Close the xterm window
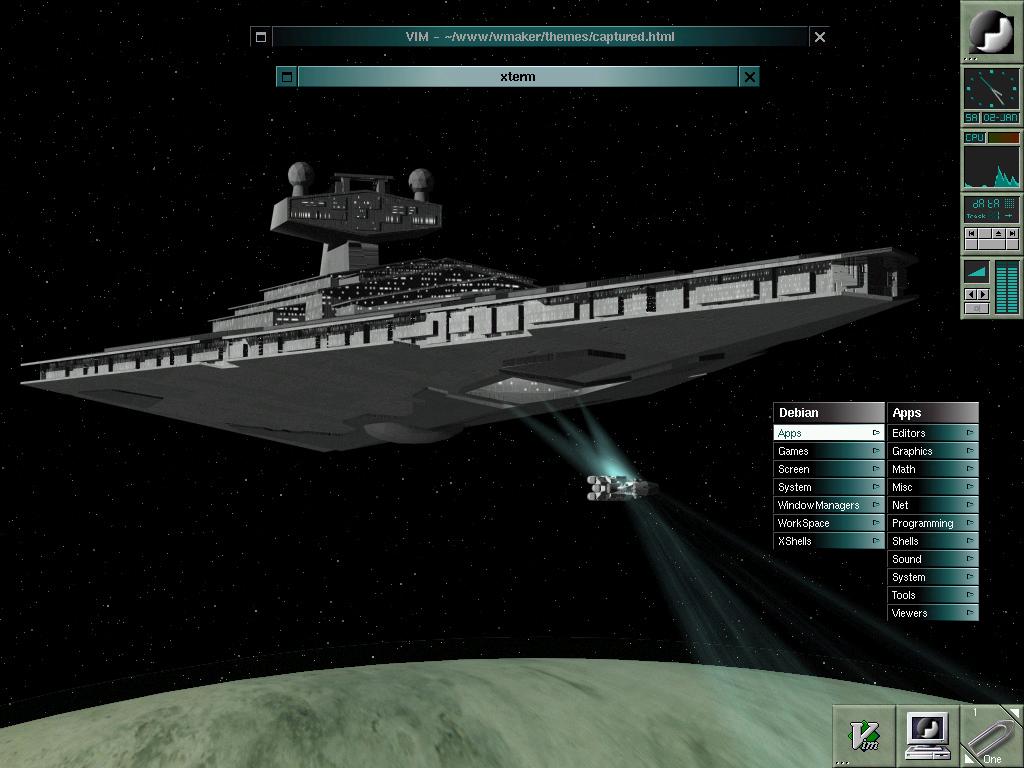 pyautogui.click(x=749, y=77)
